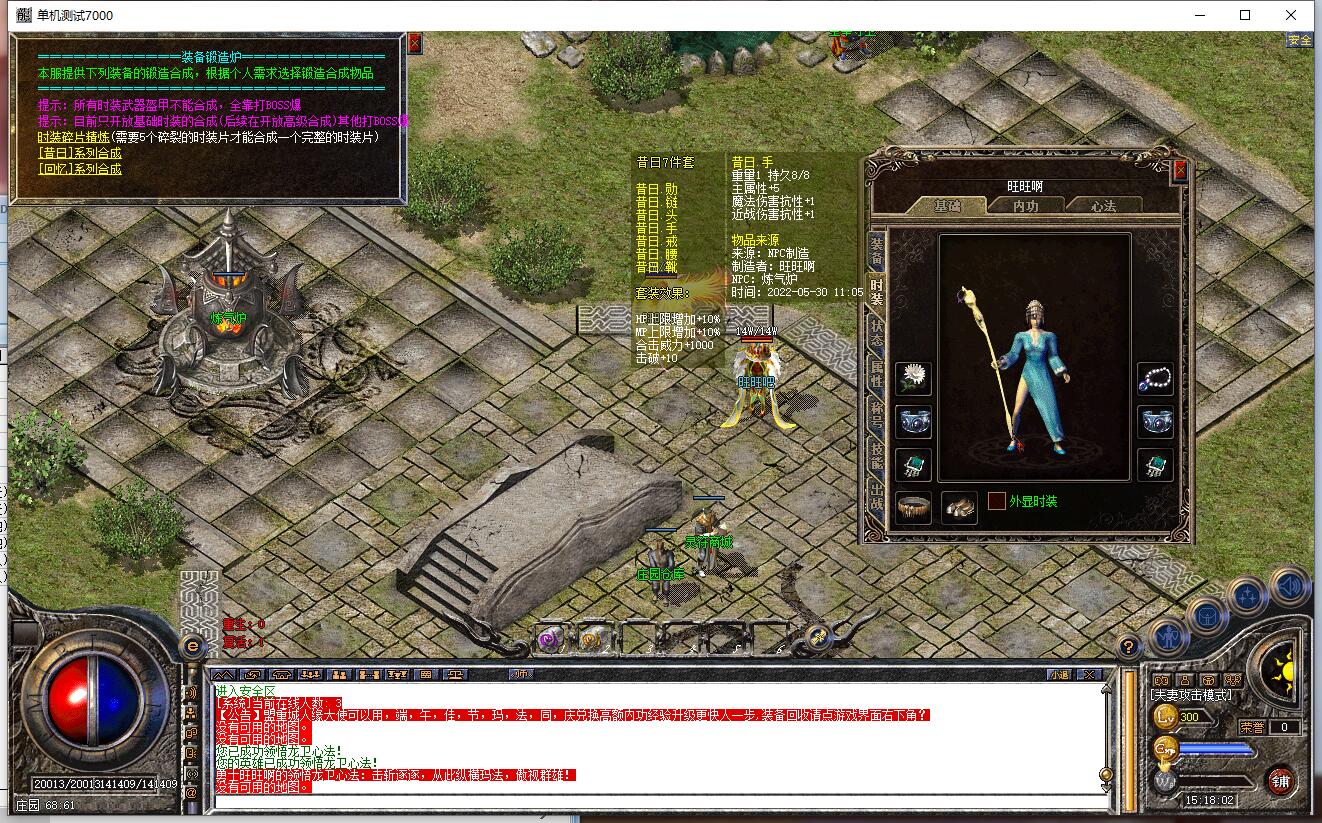Choose the [昔日]系列合成 option
The width and height of the screenshot is (1322, 823).
[80, 153]
